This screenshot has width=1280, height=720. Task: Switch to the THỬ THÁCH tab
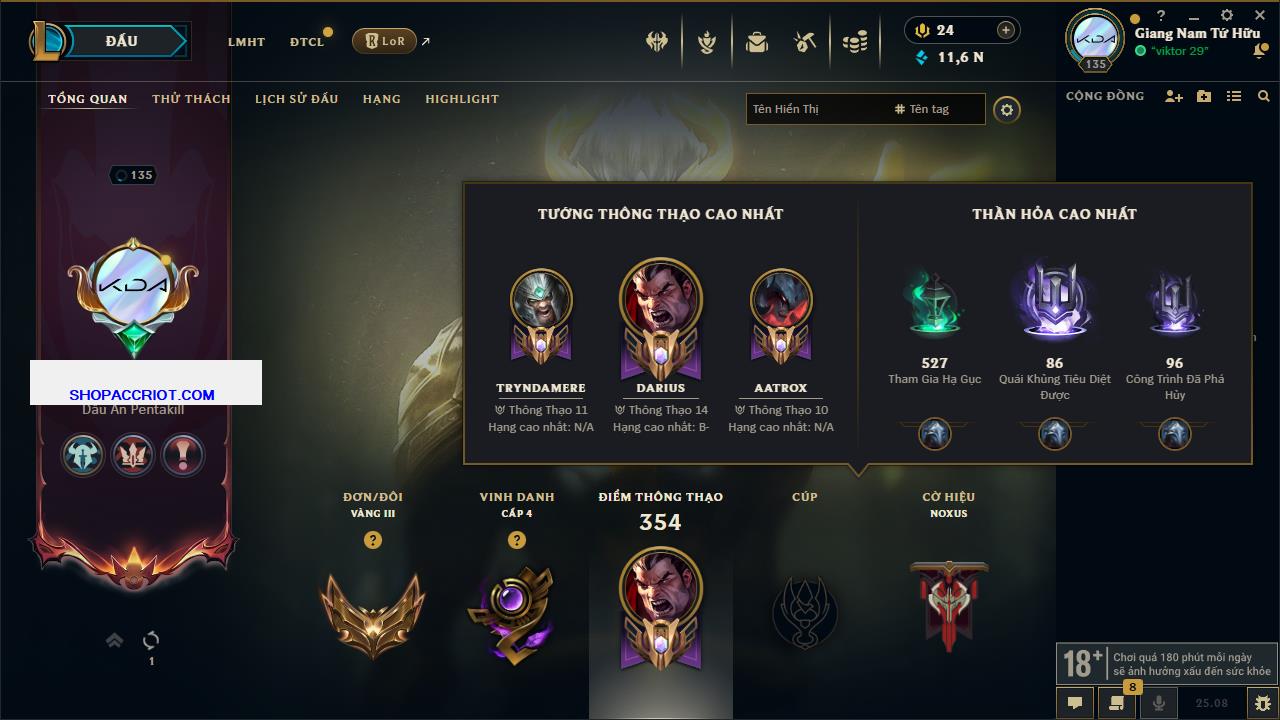[191, 99]
